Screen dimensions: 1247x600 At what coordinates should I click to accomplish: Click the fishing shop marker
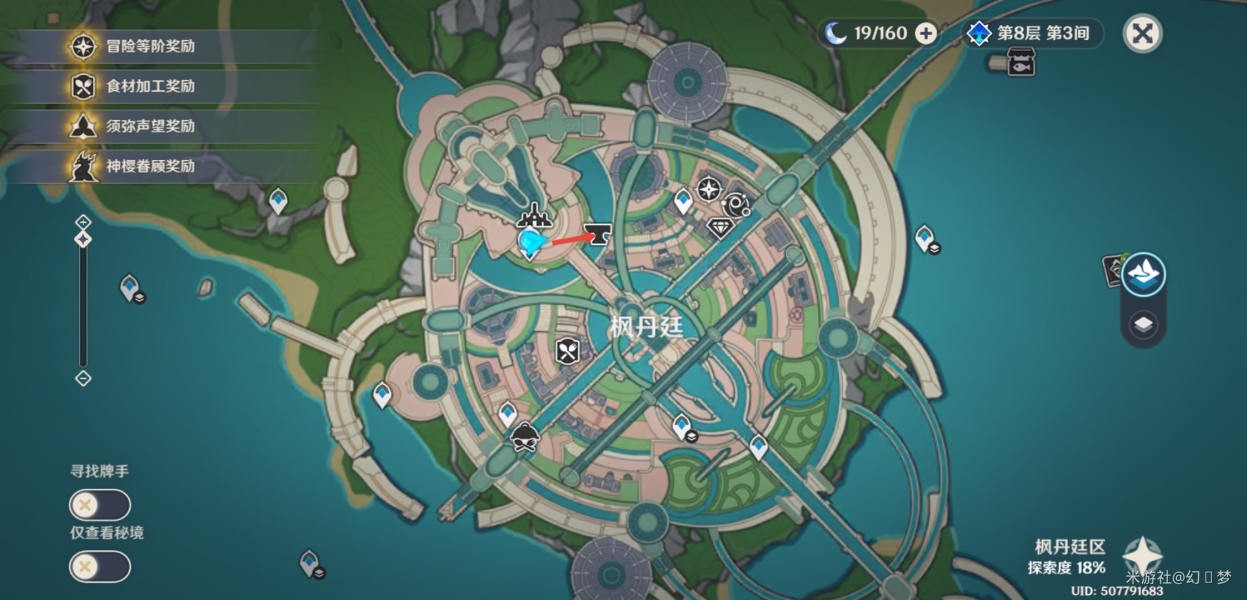(1020, 63)
